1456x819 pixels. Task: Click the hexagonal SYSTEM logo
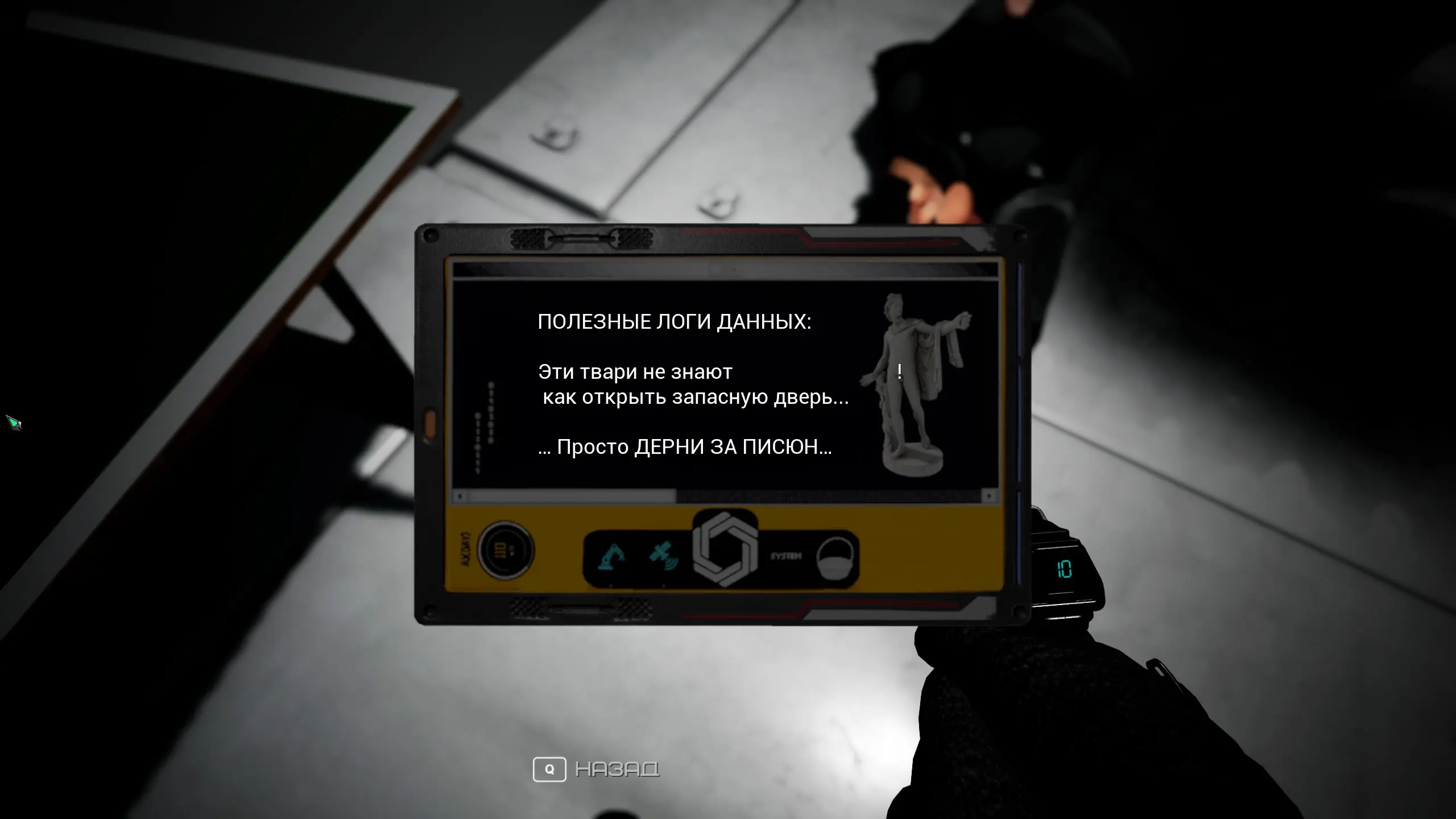tap(726, 551)
